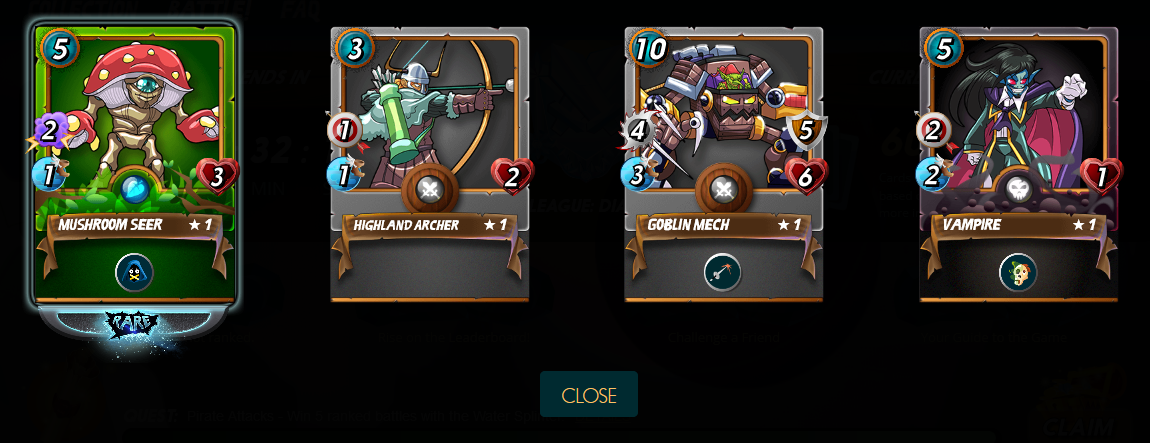Inspect Goblin Mech's ability icon
Image resolution: width=1150 pixels, height=443 pixels.
pos(722,272)
